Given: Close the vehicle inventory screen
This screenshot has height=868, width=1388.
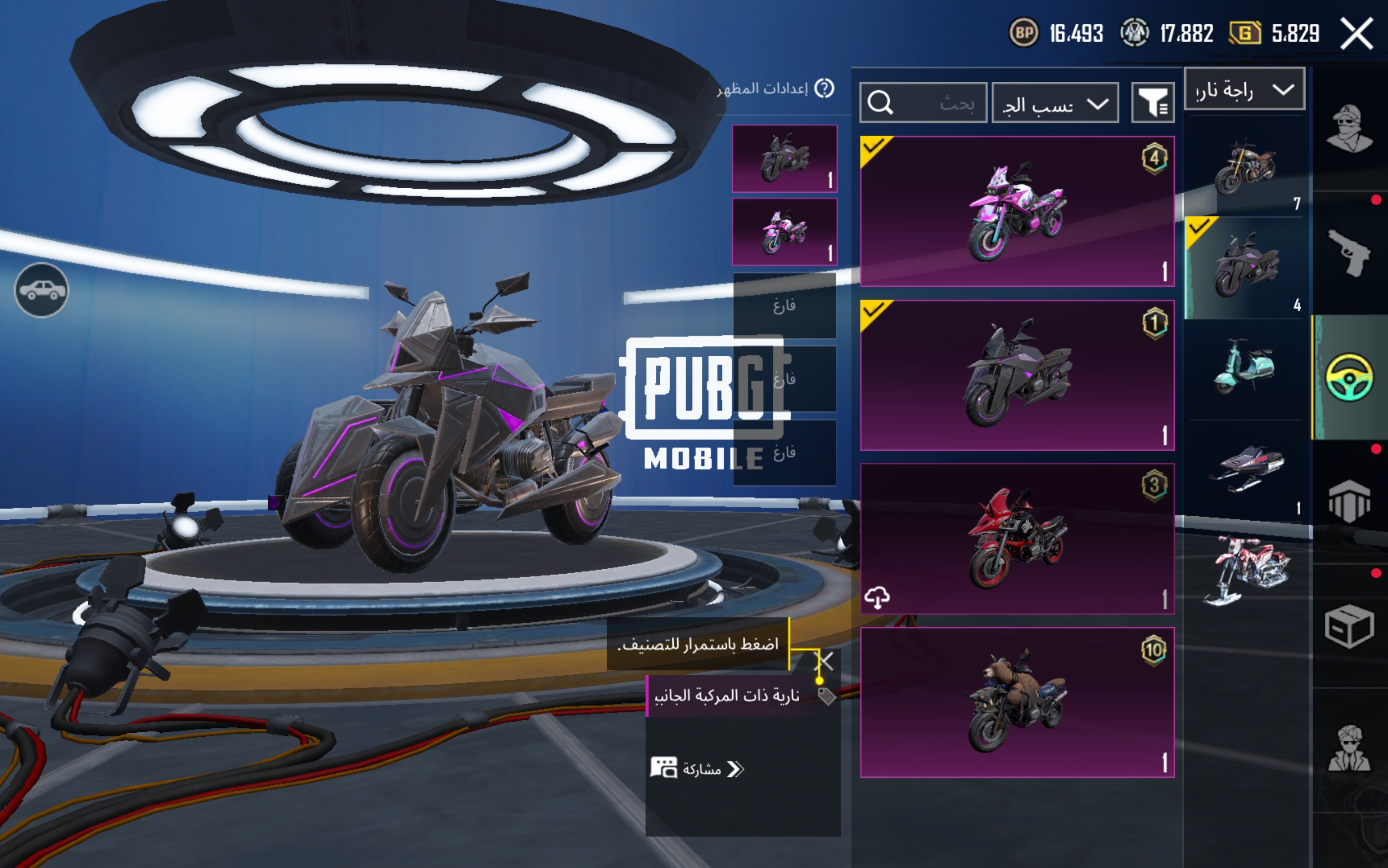Looking at the screenshot, I should pyautogui.click(x=1356, y=34).
